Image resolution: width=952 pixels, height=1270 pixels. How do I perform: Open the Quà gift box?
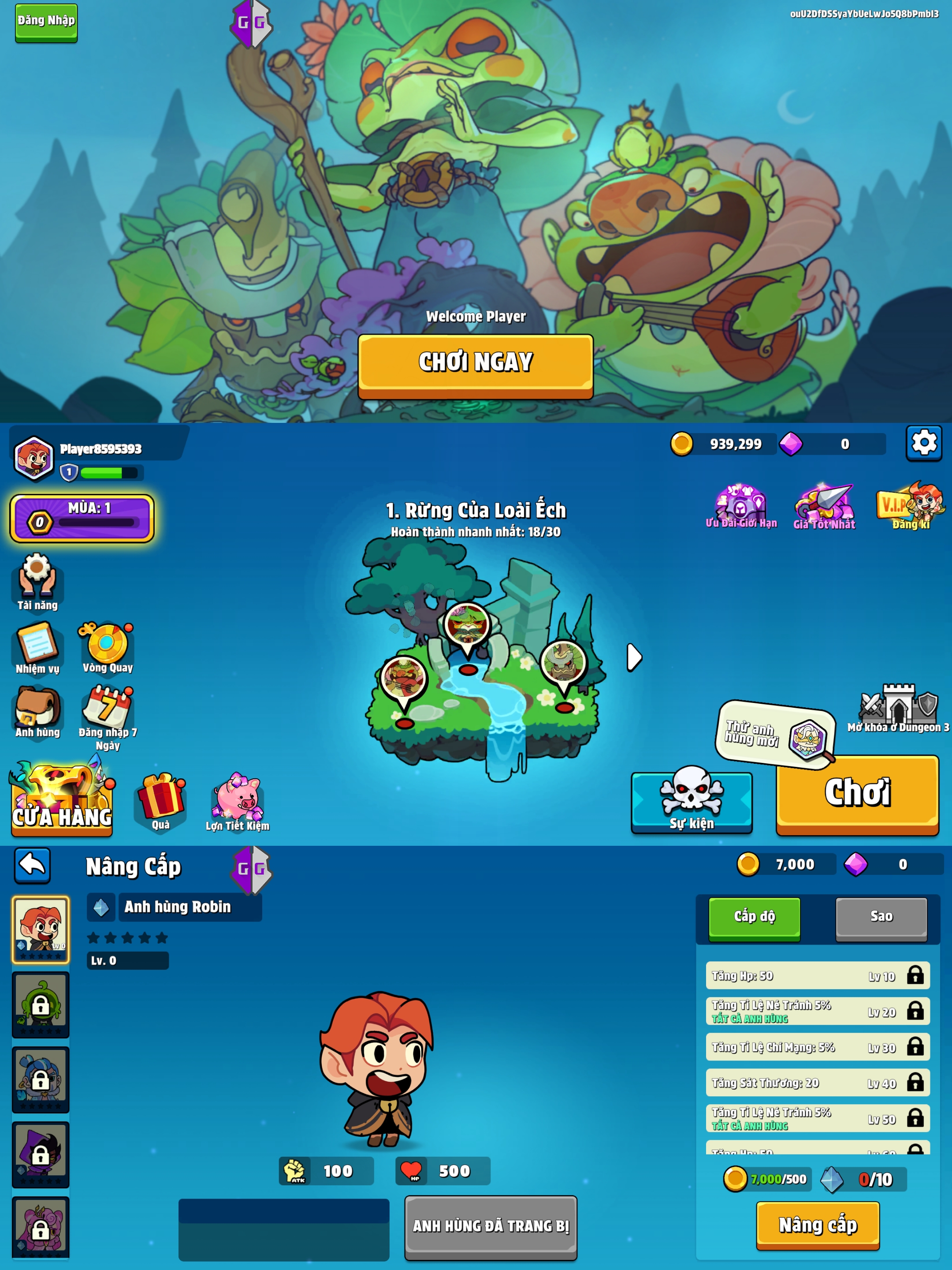click(x=161, y=801)
